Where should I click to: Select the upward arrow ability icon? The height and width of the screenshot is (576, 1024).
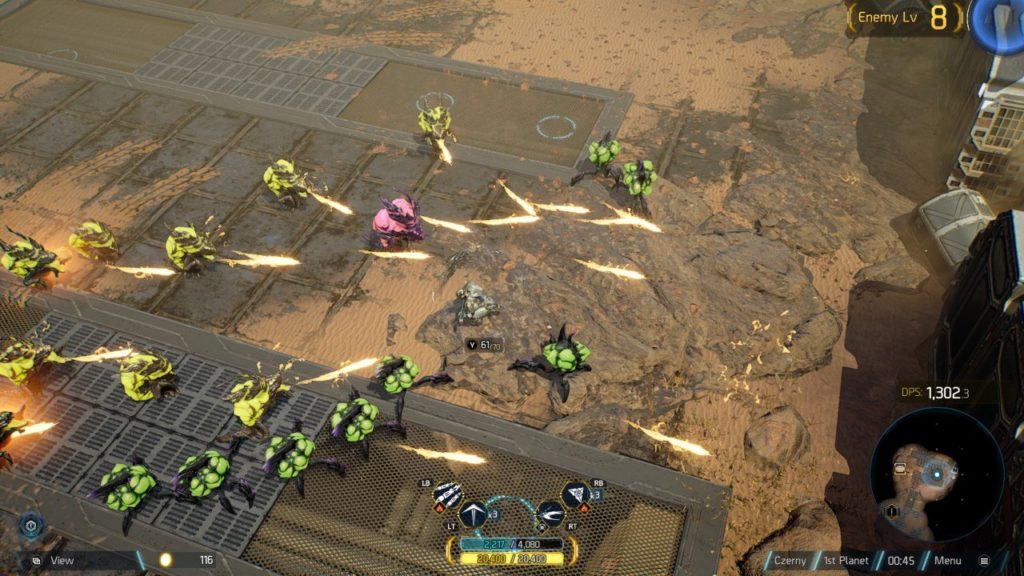coord(473,515)
